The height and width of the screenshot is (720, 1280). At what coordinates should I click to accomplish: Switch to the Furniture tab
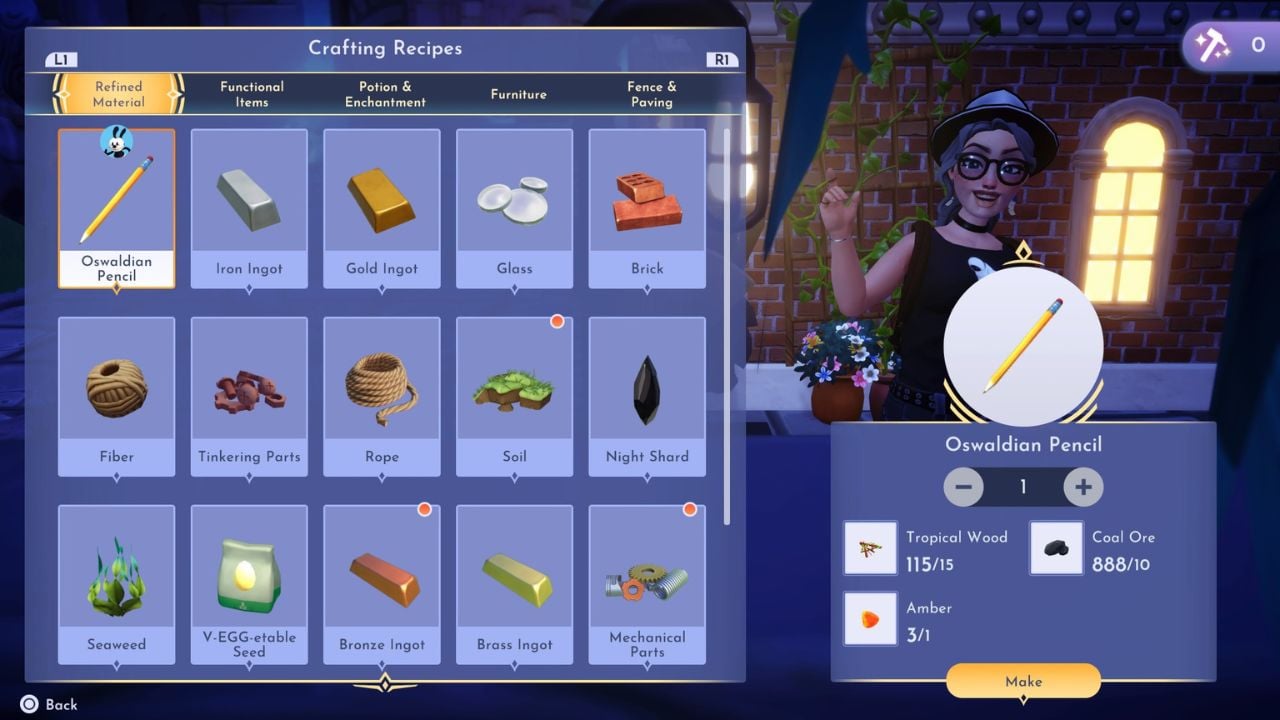[518, 94]
